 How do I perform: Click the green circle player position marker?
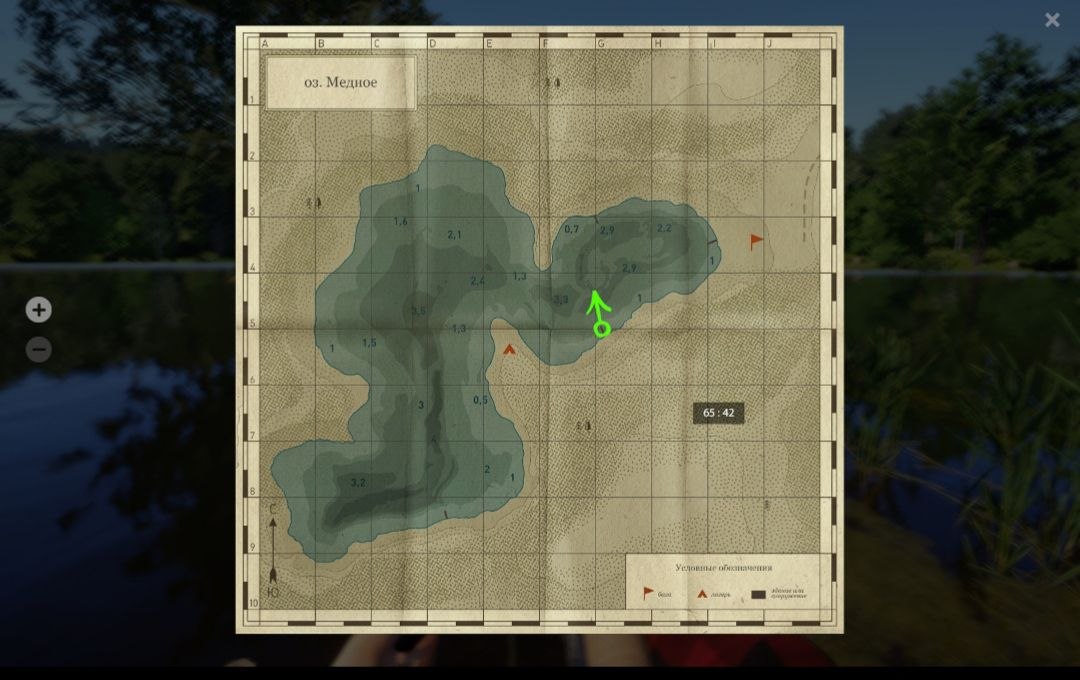(x=602, y=329)
